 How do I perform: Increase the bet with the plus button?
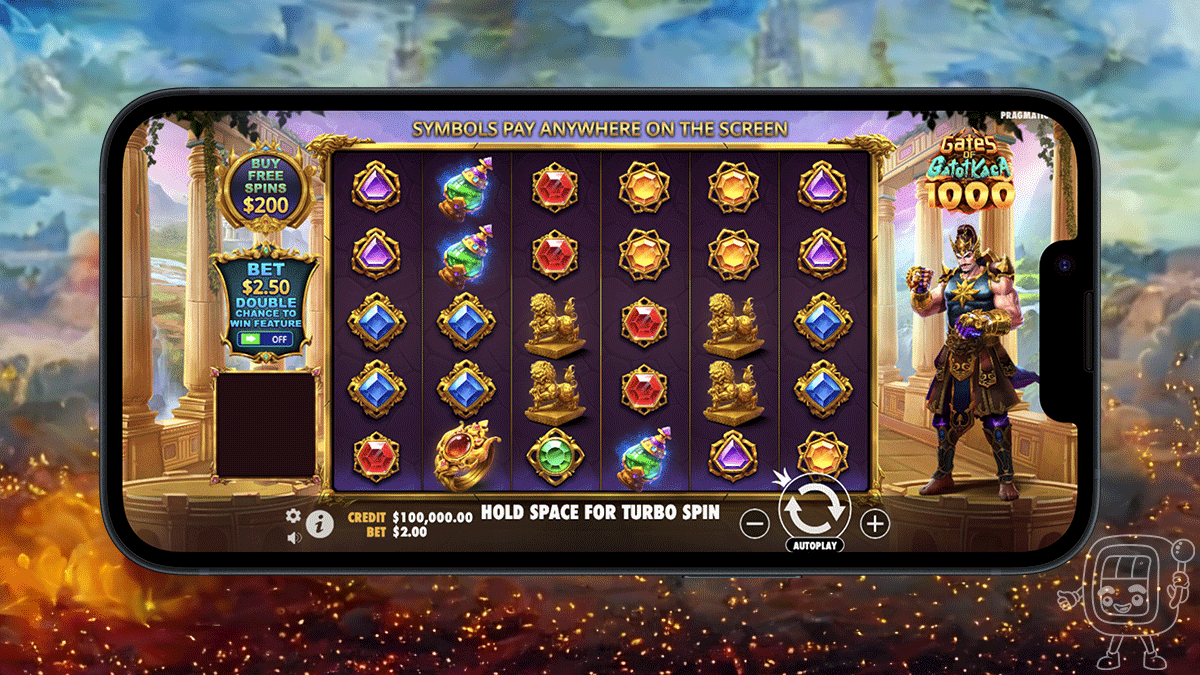tap(875, 522)
